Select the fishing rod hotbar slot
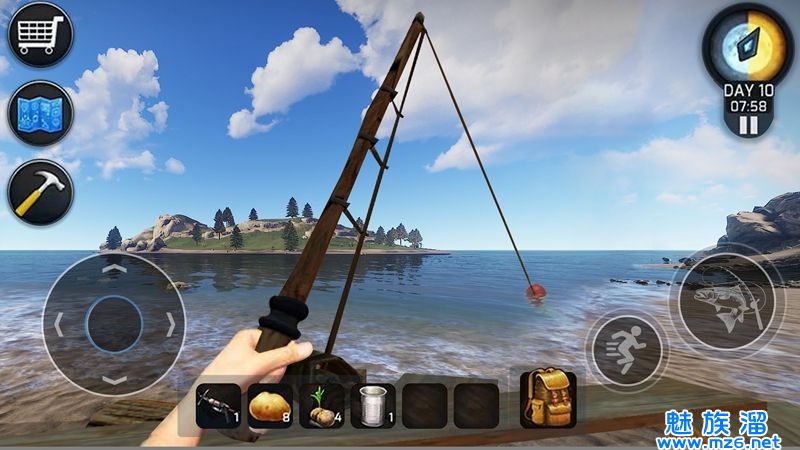The width and height of the screenshot is (800, 450). (x=218, y=406)
